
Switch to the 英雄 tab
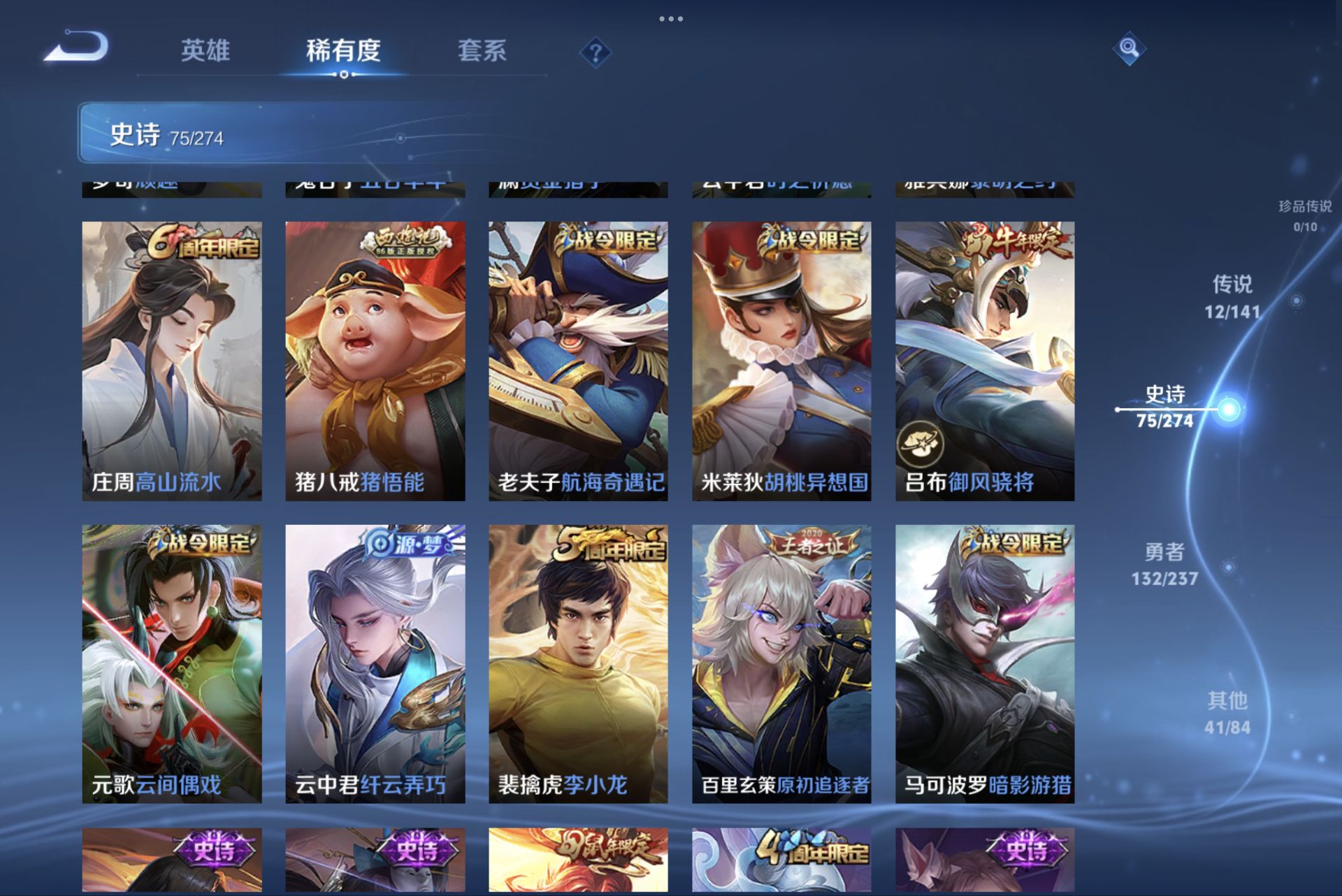coord(205,51)
